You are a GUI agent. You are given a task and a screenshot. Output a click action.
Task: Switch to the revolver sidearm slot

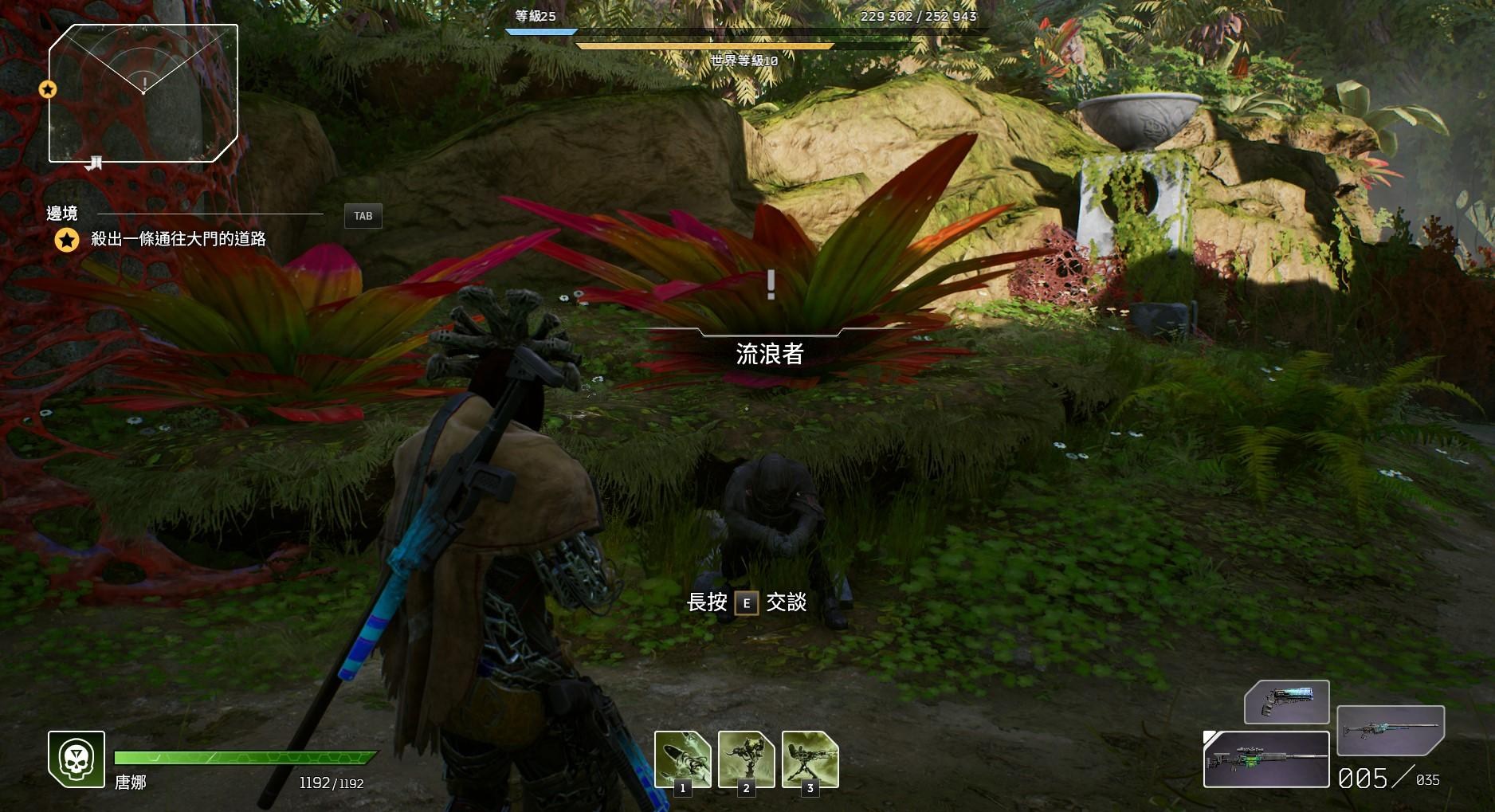coord(1286,701)
